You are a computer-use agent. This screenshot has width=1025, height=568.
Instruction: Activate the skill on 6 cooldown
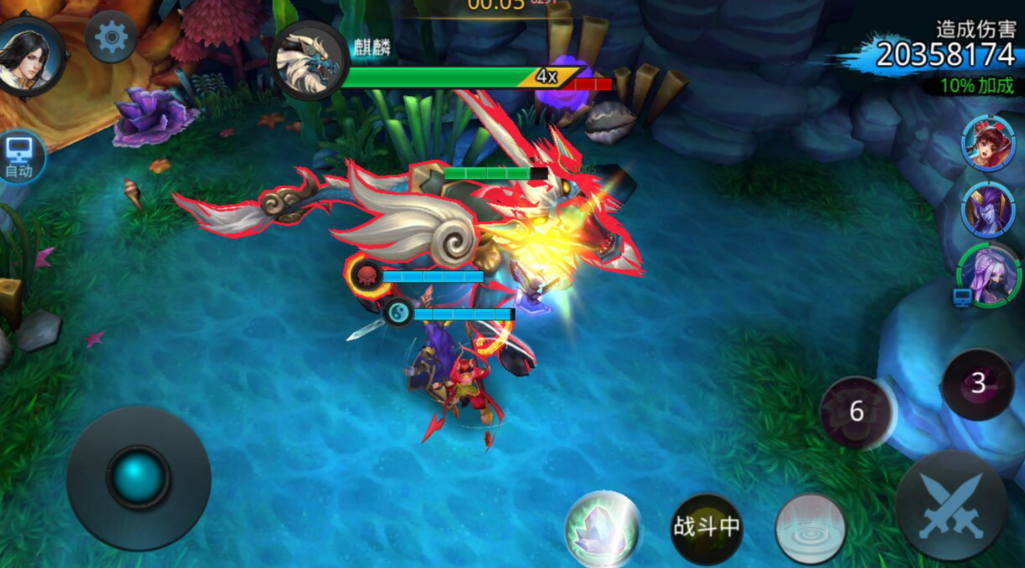coord(856,412)
